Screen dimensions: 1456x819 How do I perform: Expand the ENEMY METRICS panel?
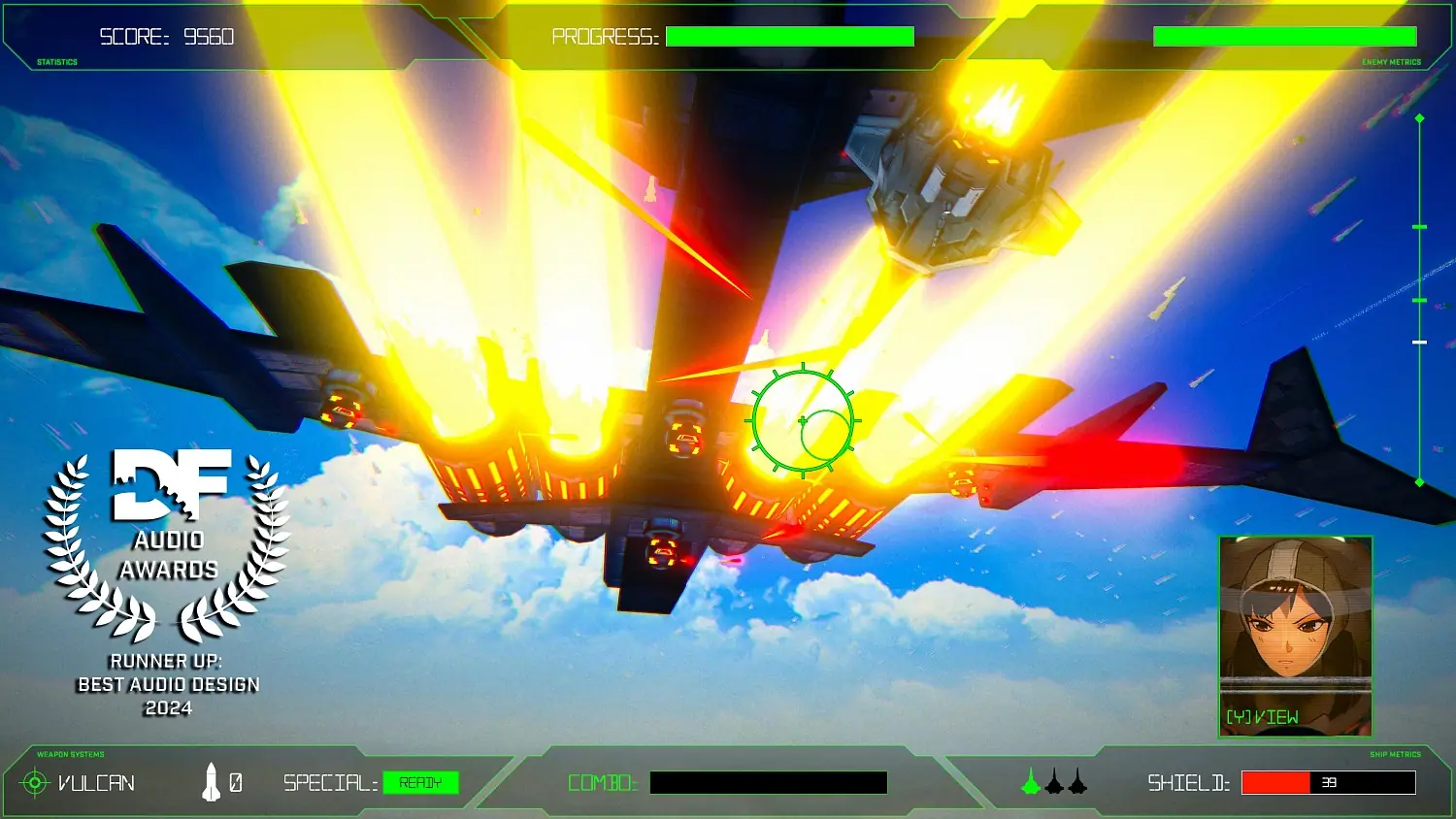(1393, 61)
